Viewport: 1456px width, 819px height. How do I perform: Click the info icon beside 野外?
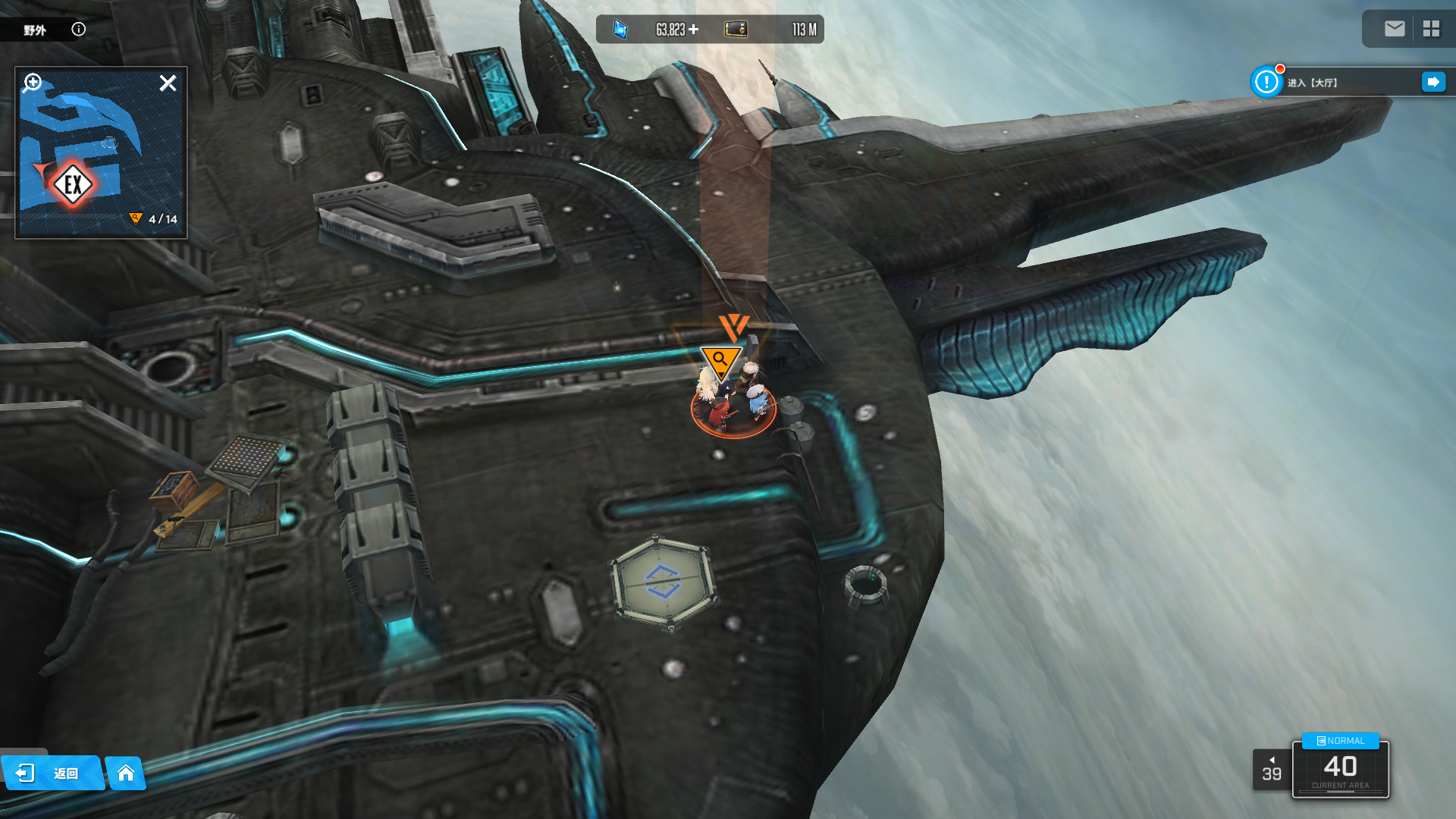pos(78,30)
